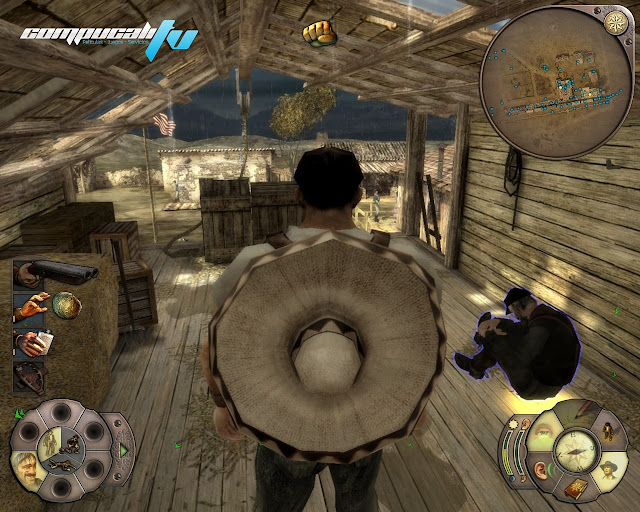Viewport: 640px width, 512px height.
Task: Click the fist action icon
Action: pos(319,32)
